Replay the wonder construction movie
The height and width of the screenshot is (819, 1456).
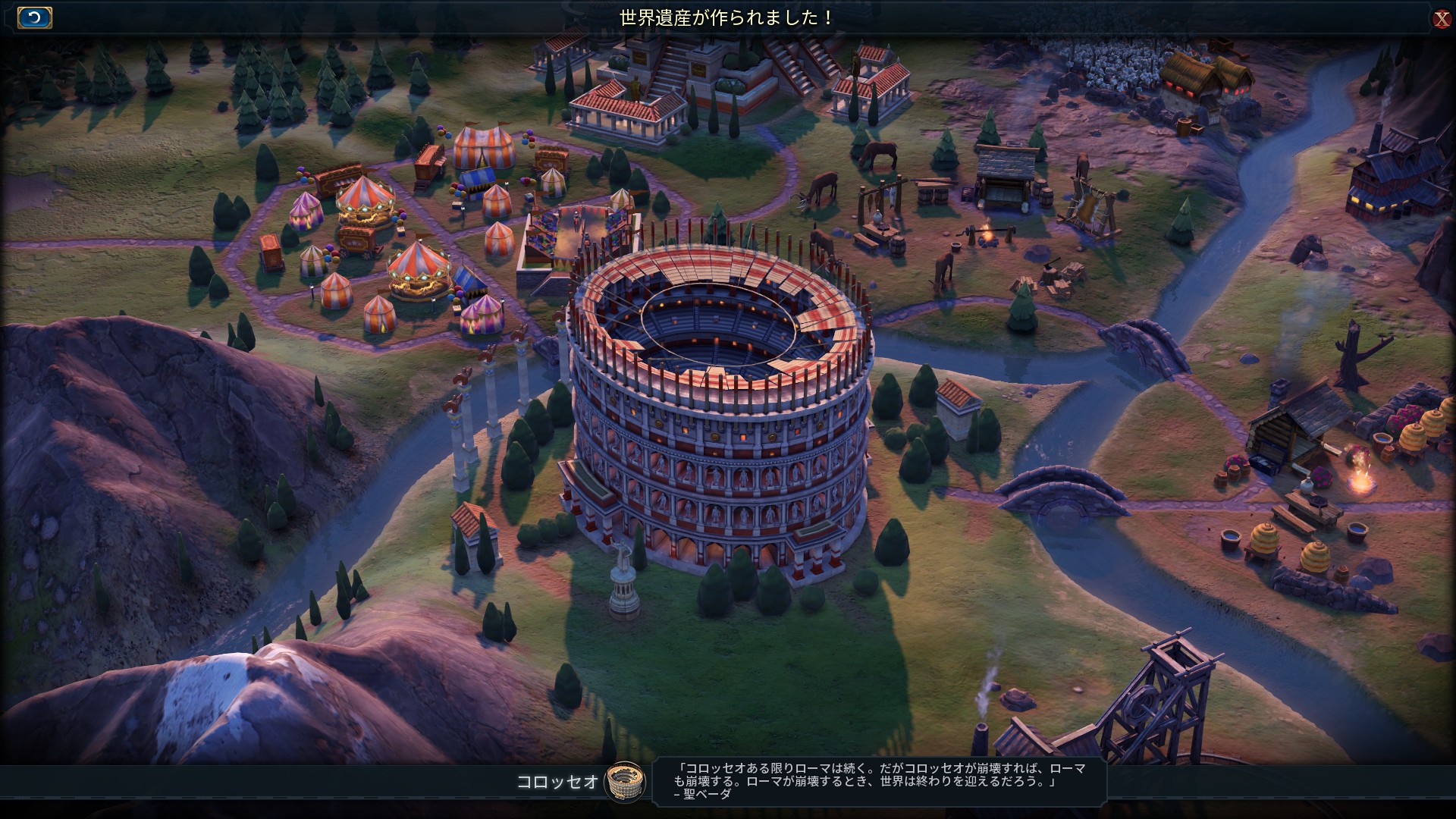point(34,18)
